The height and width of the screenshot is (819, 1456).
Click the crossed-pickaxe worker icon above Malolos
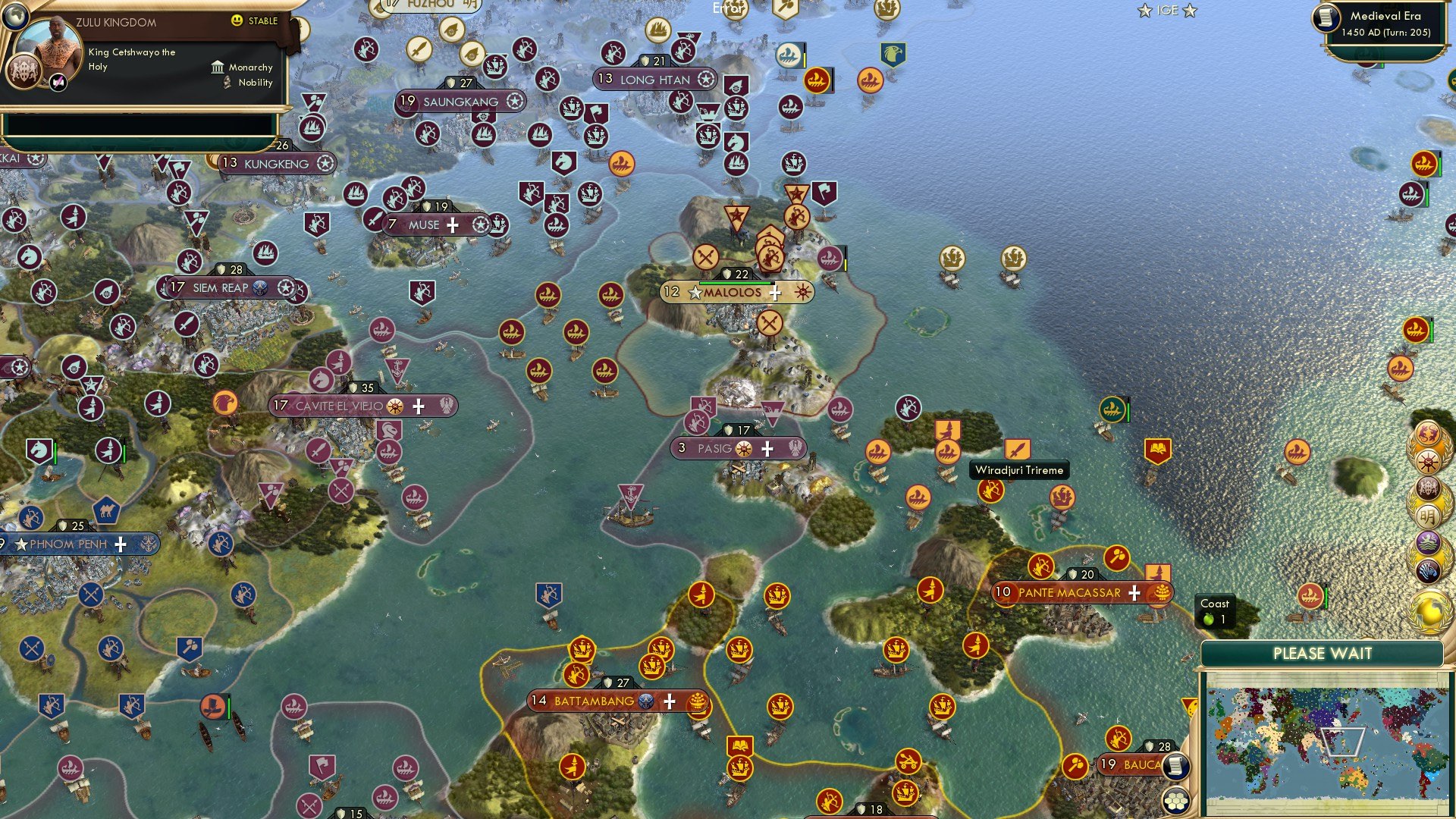705,258
